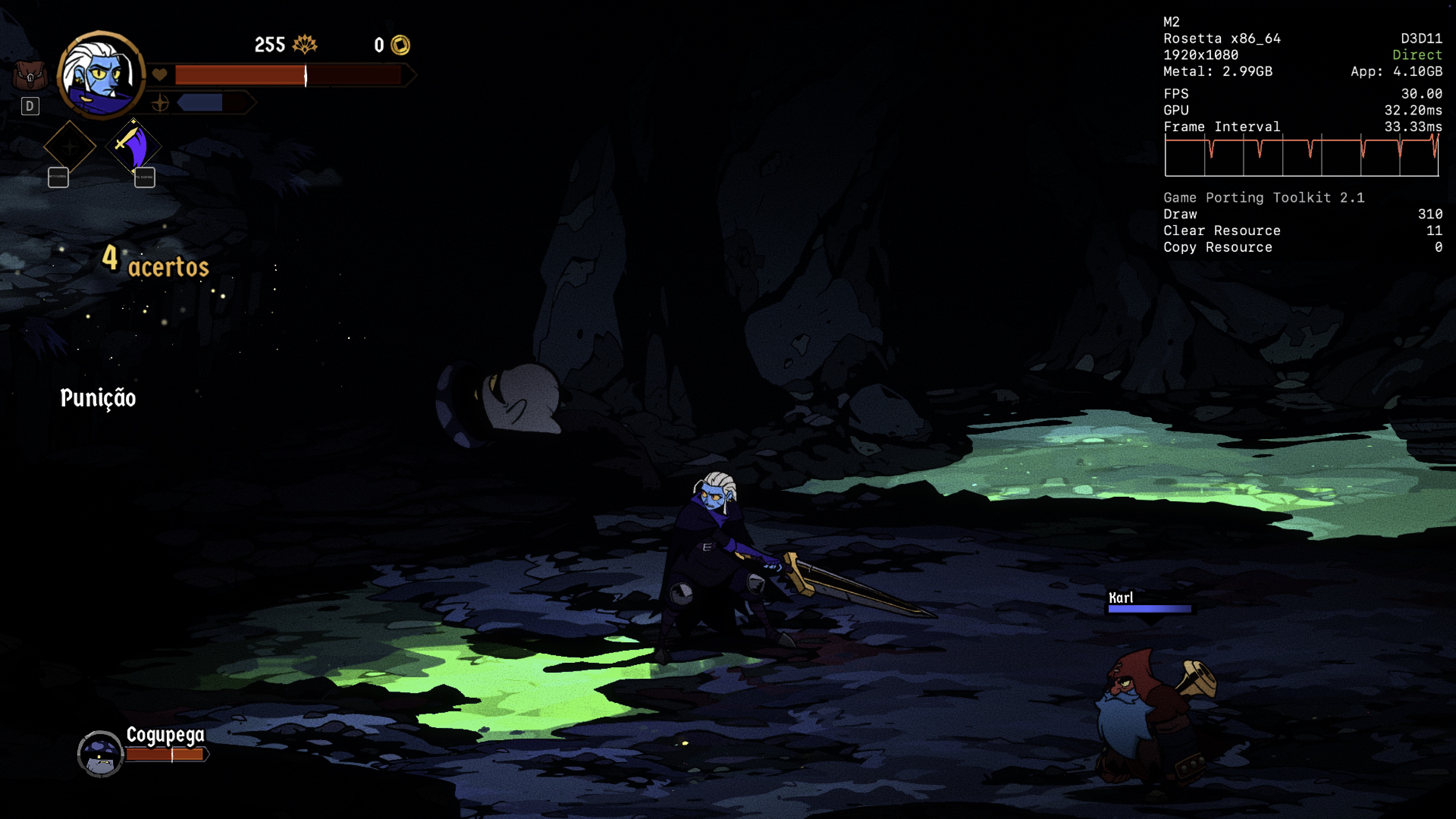Image resolution: width=1456 pixels, height=819 pixels.
Task: Select the empty diamond ability slot
Action: [x=70, y=147]
